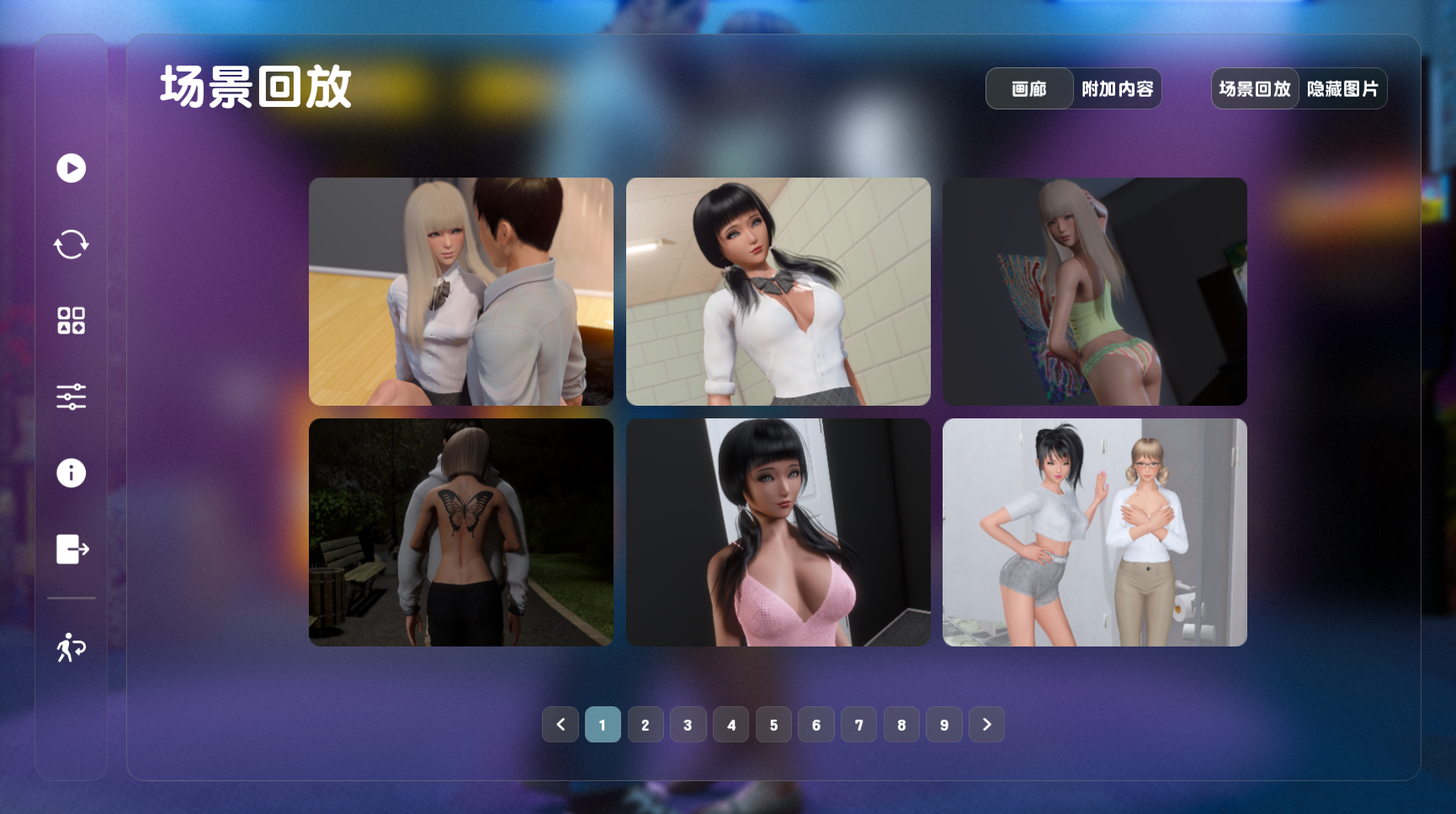Image resolution: width=1456 pixels, height=814 pixels.
Task: Open the sliders settings icon
Action: coord(72,396)
